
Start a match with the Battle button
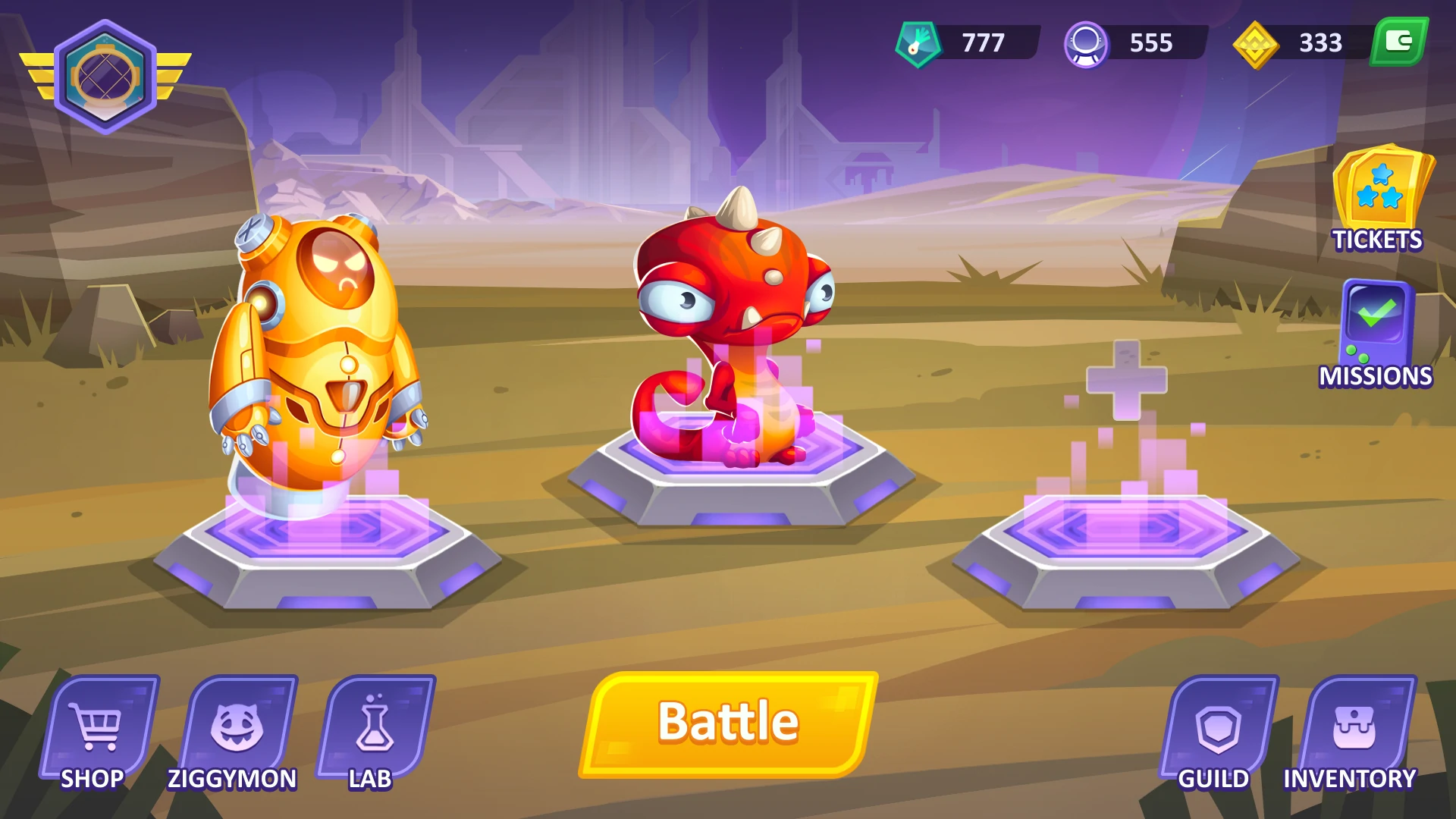click(728, 723)
